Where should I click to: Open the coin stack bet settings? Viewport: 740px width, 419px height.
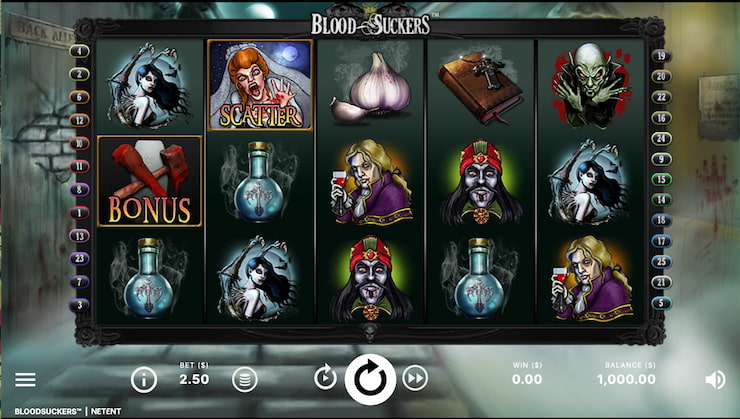[x=244, y=379]
